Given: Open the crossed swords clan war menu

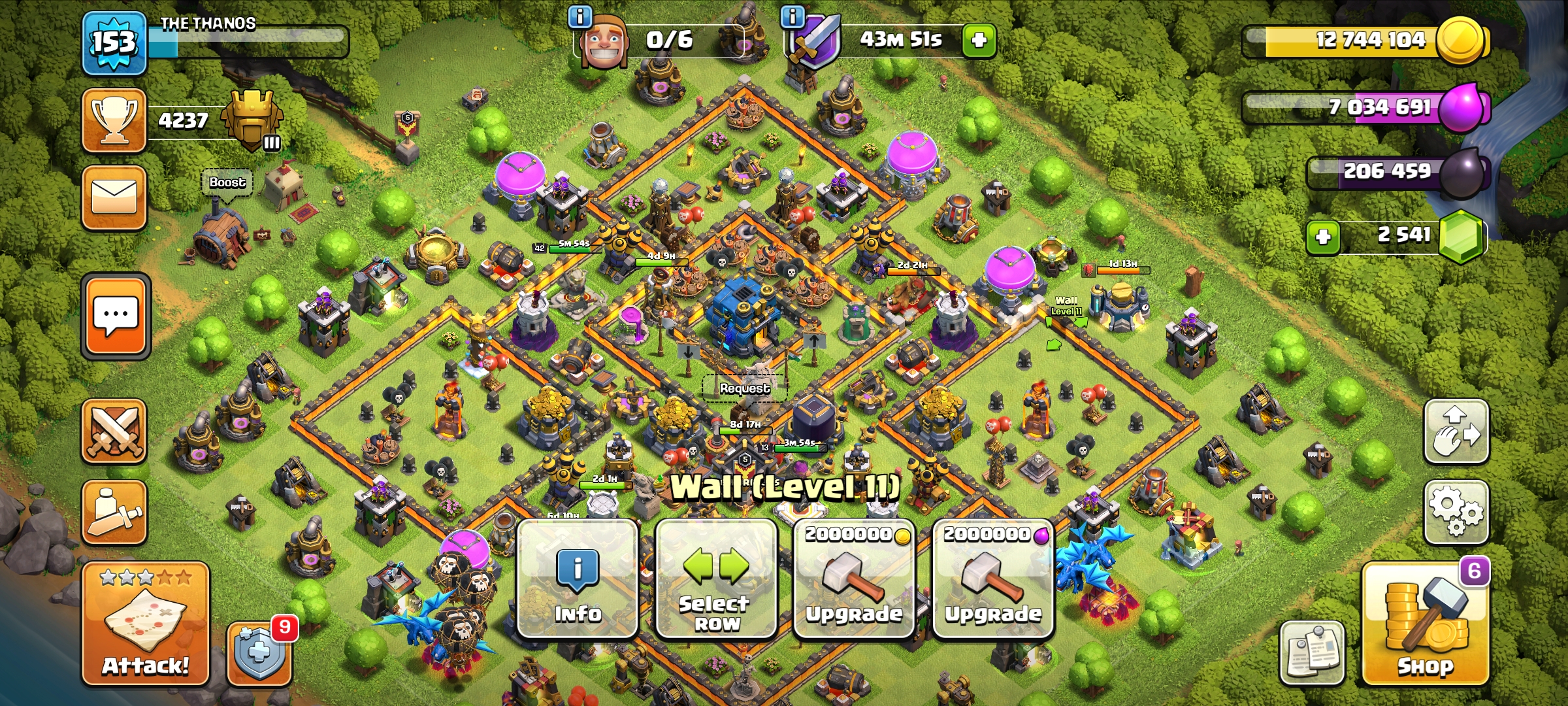Looking at the screenshot, I should point(114,431).
